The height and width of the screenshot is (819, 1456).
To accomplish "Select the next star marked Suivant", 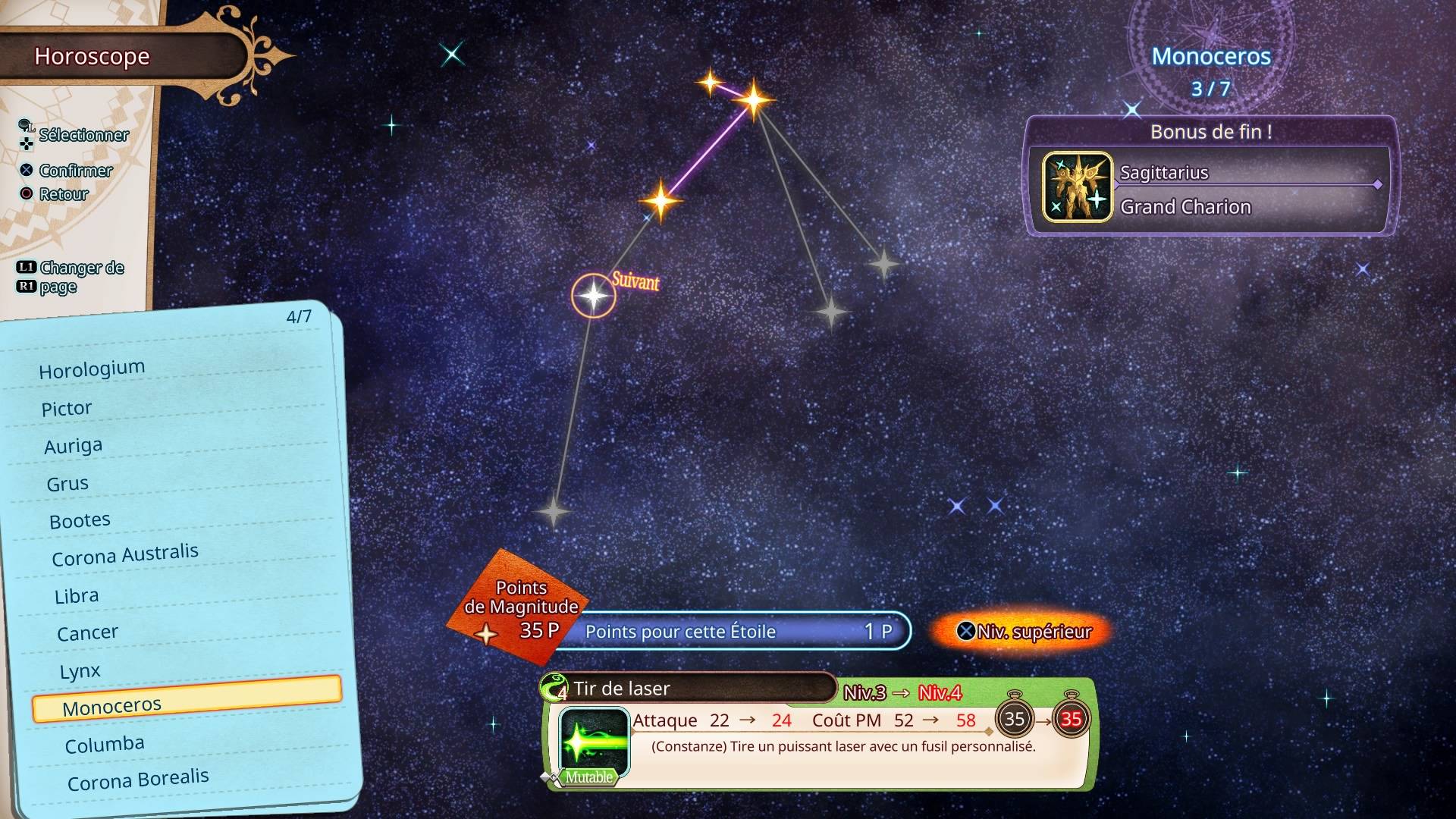I will coord(593,296).
